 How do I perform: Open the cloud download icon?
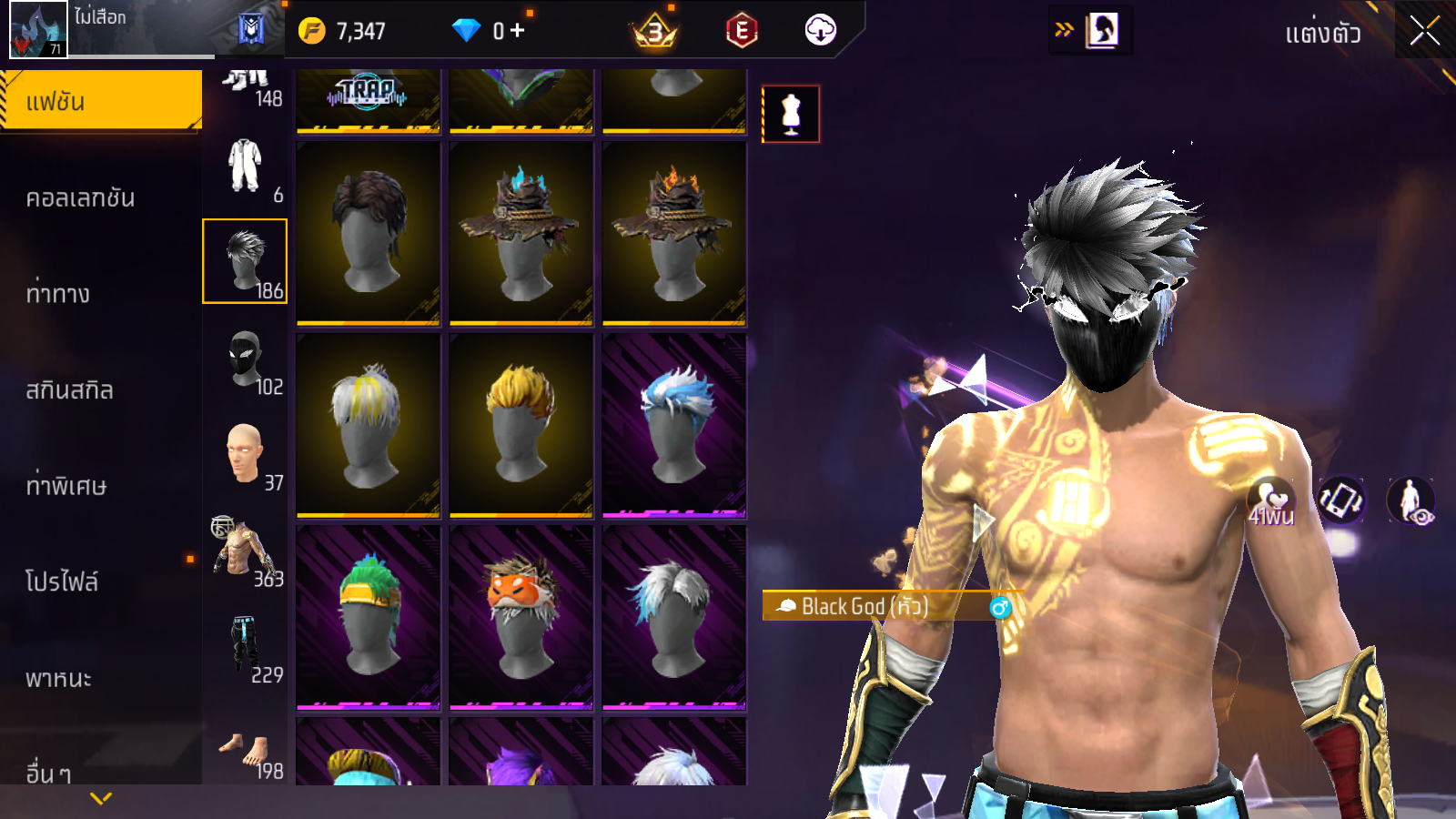tap(820, 31)
